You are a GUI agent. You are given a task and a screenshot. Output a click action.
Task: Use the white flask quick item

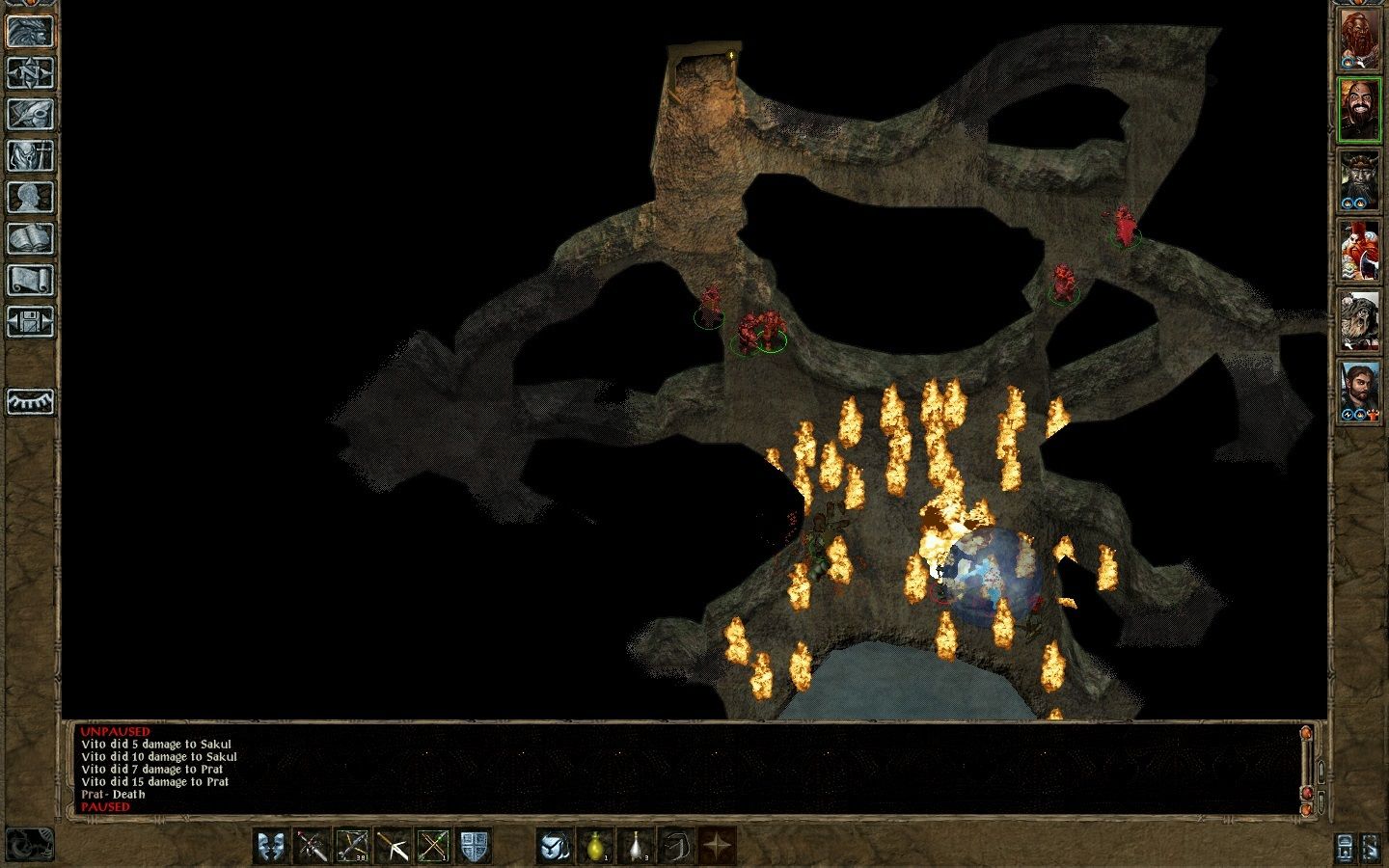[x=636, y=846]
